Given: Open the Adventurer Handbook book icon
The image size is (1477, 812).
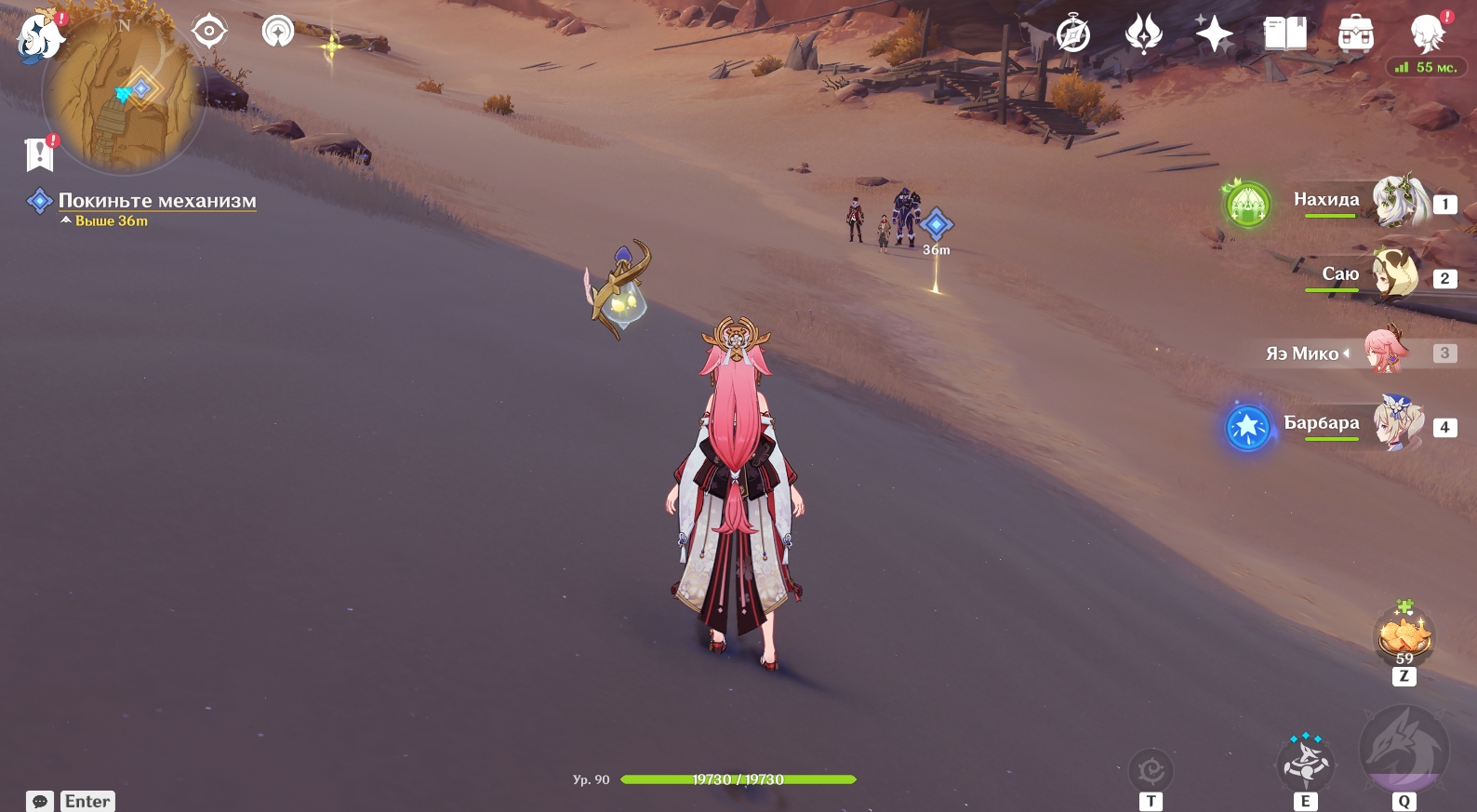Looking at the screenshot, I should 1285,35.
